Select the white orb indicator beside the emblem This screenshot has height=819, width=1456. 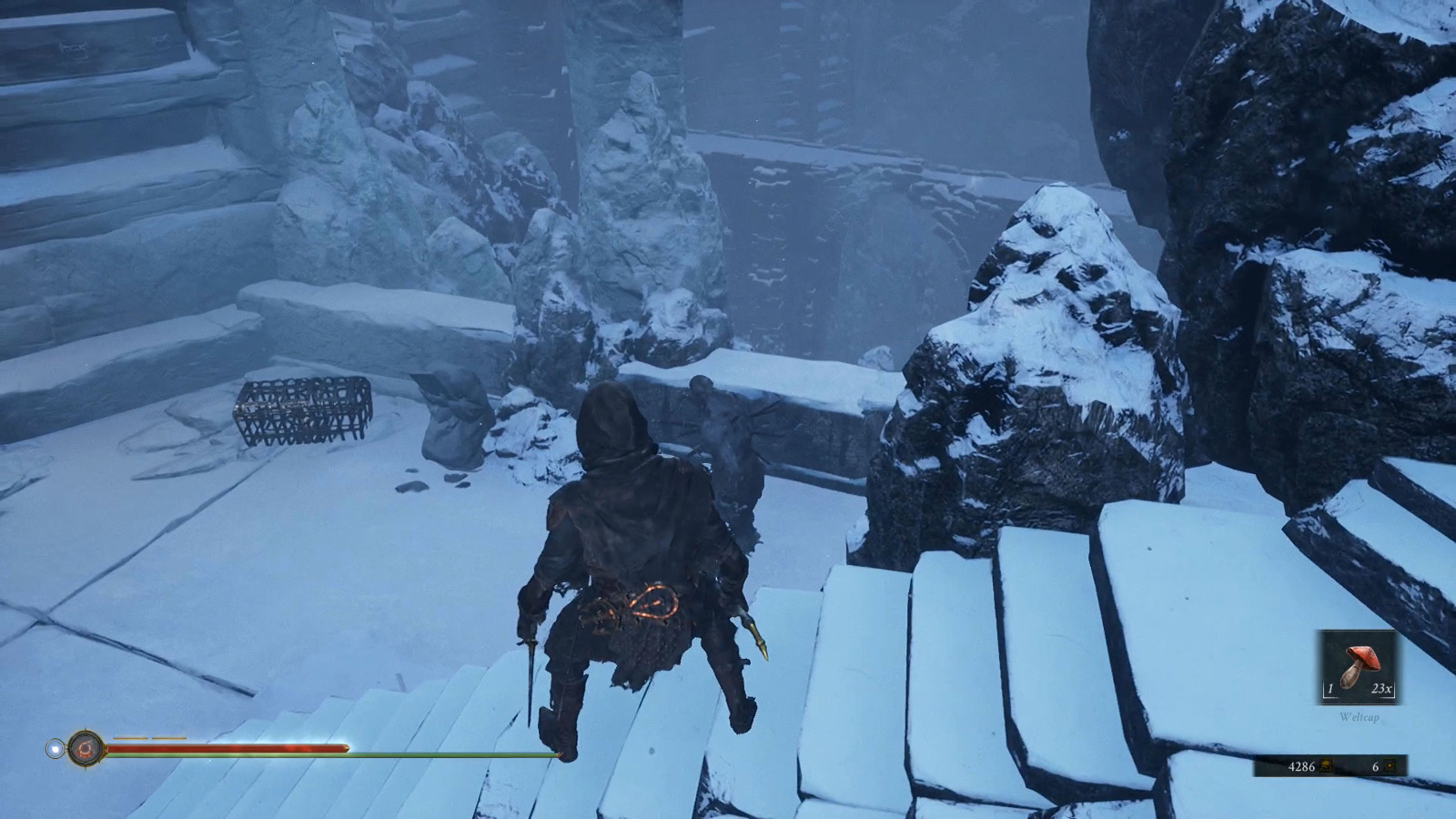[56, 747]
